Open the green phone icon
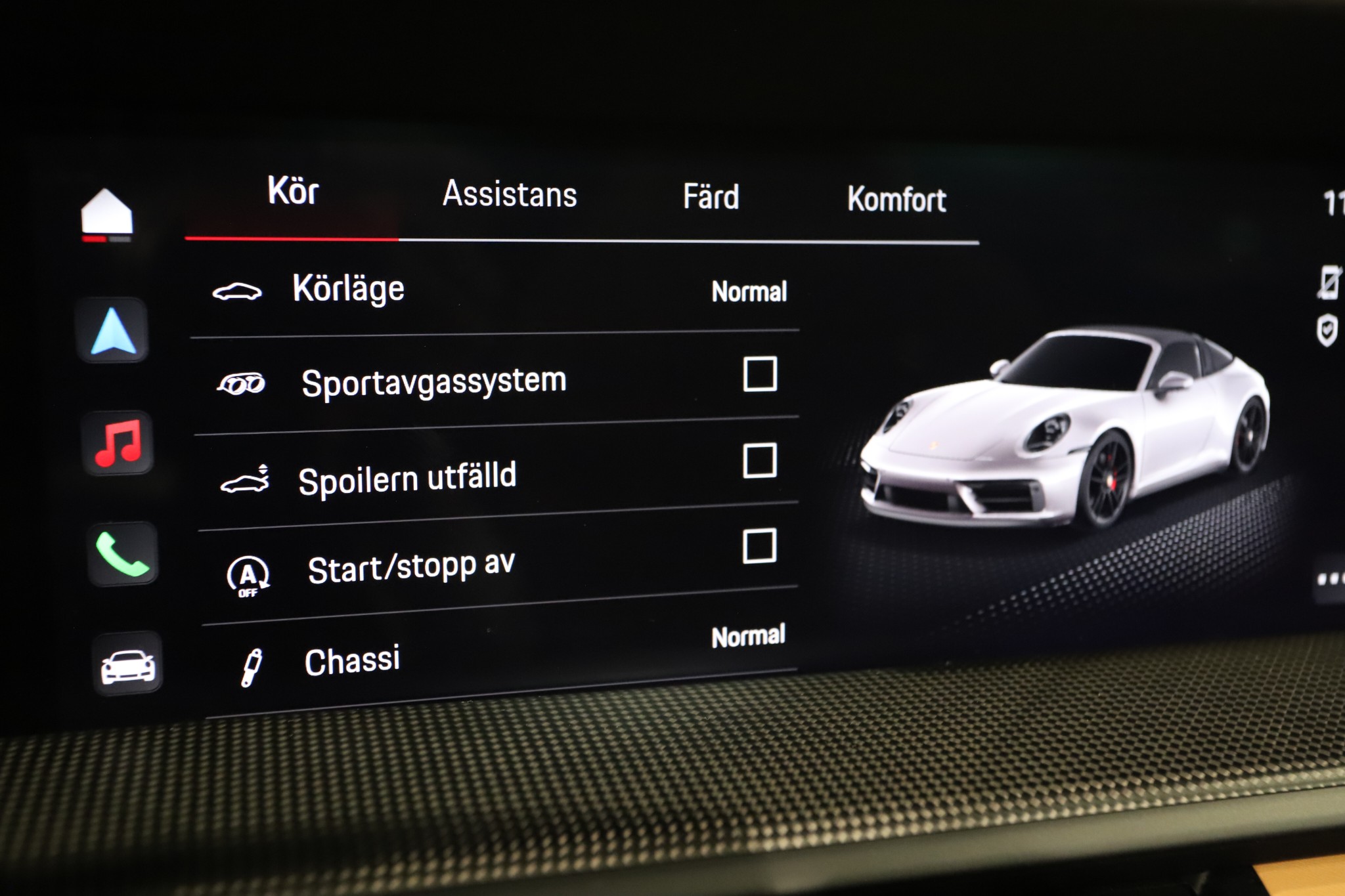The image size is (1345, 896). [x=122, y=555]
